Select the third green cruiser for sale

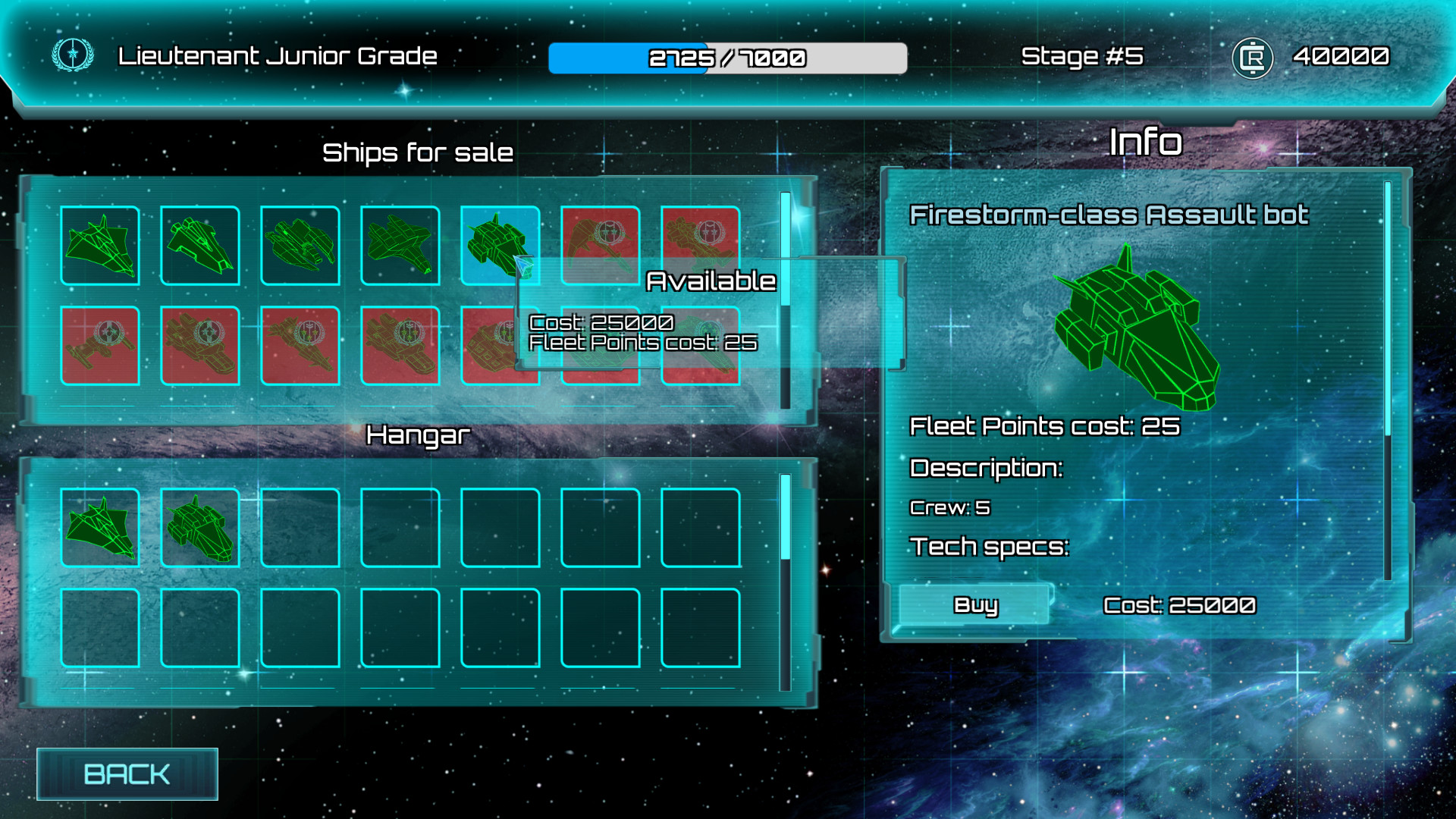pyautogui.click(x=300, y=244)
